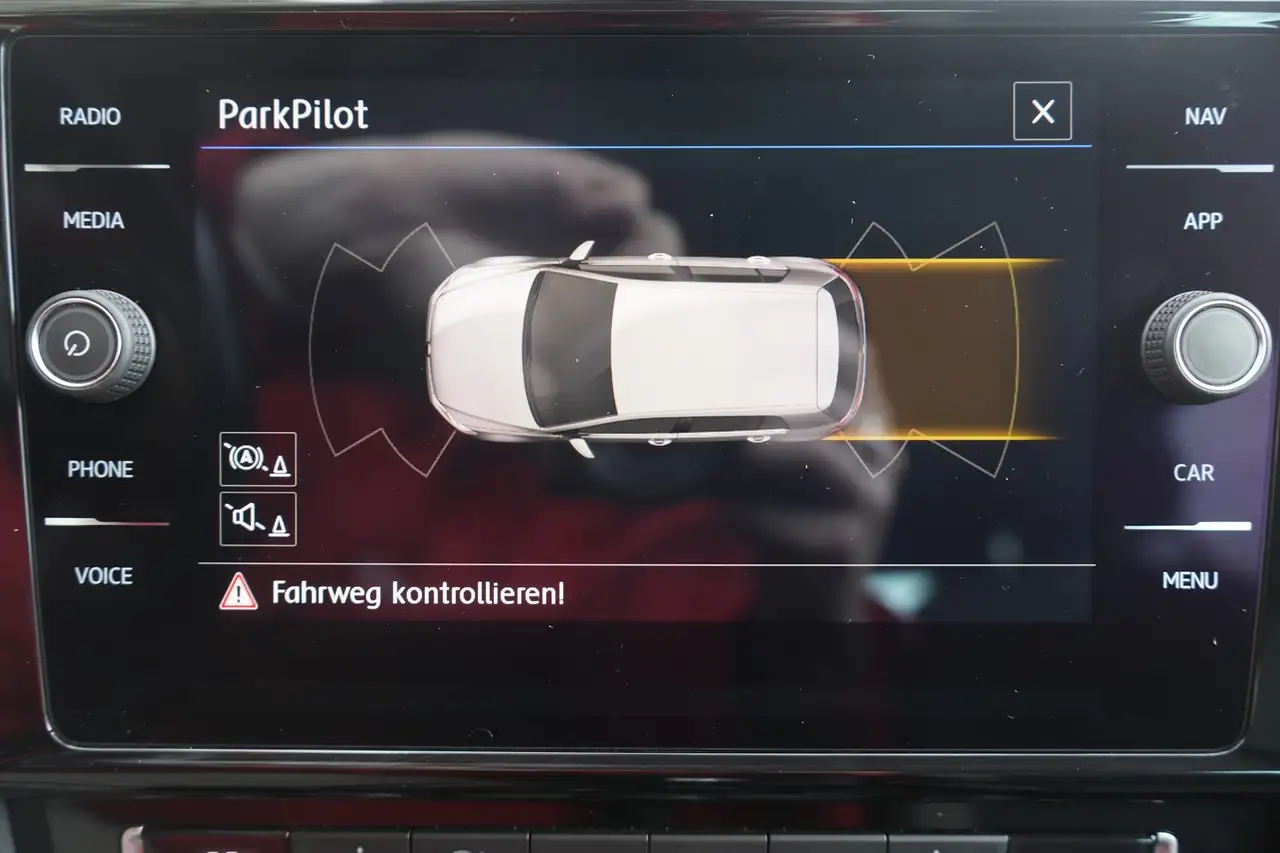Open the RADIO section
This screenshot has height=853, width=1280.
(x=90, y=117)
